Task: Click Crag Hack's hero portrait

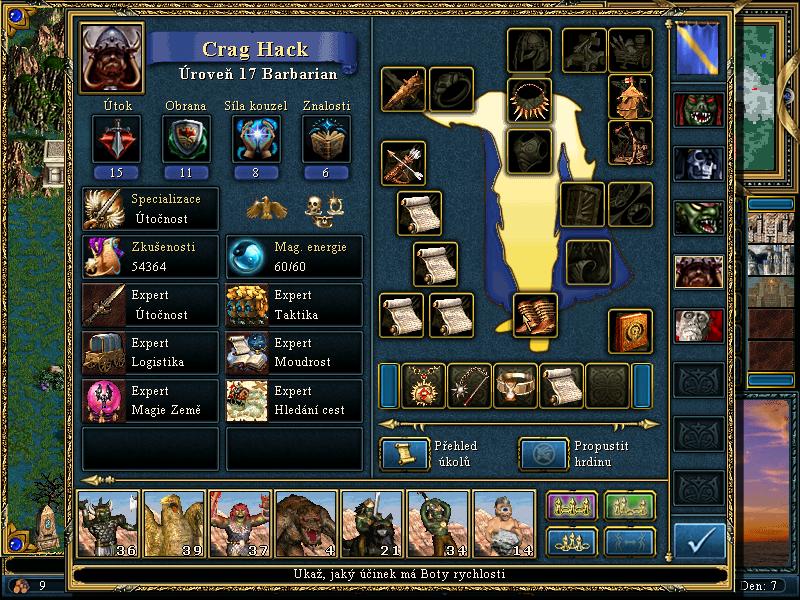Action: tap(111, 56)
